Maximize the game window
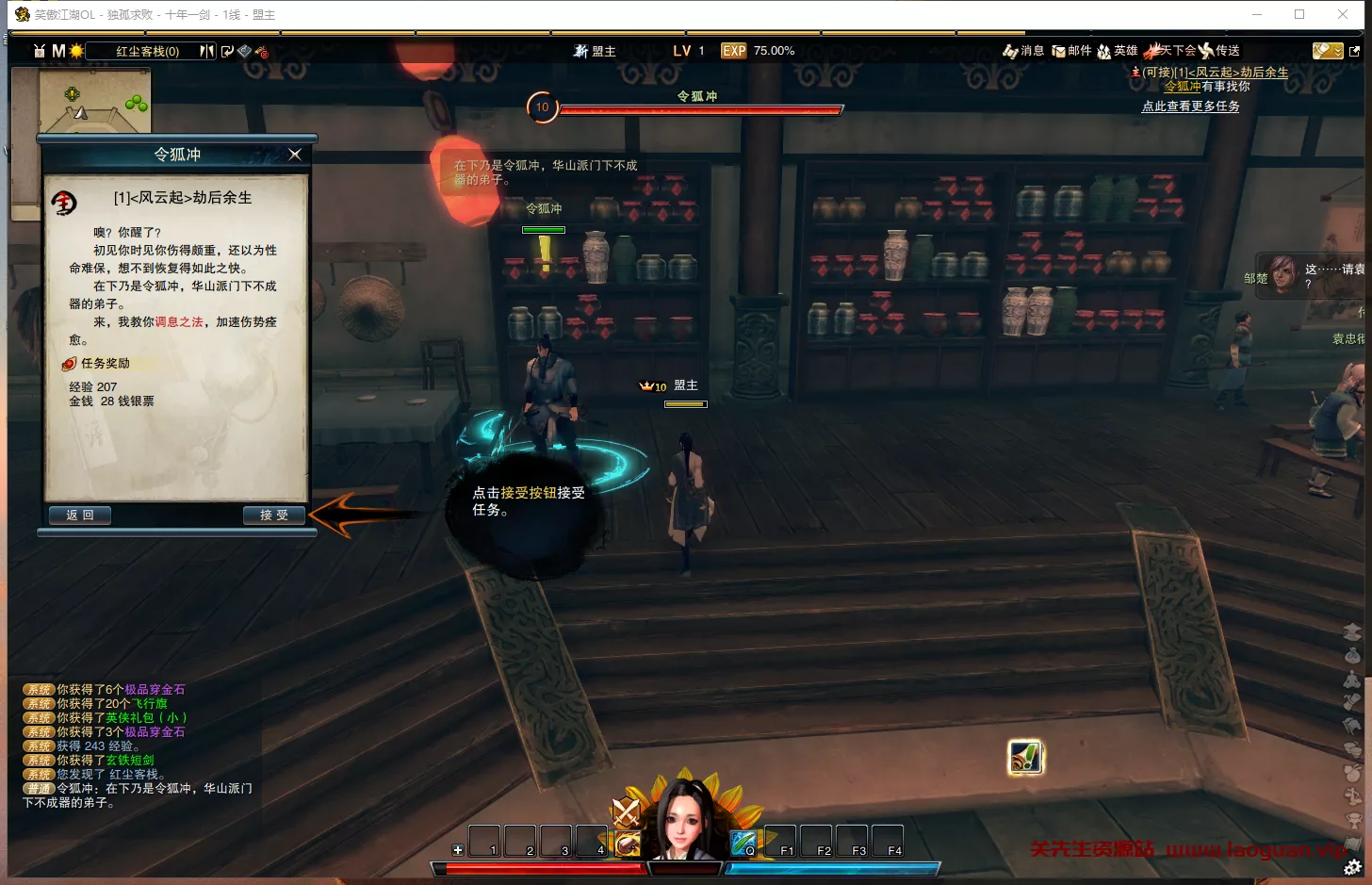 coord(1299,14)
